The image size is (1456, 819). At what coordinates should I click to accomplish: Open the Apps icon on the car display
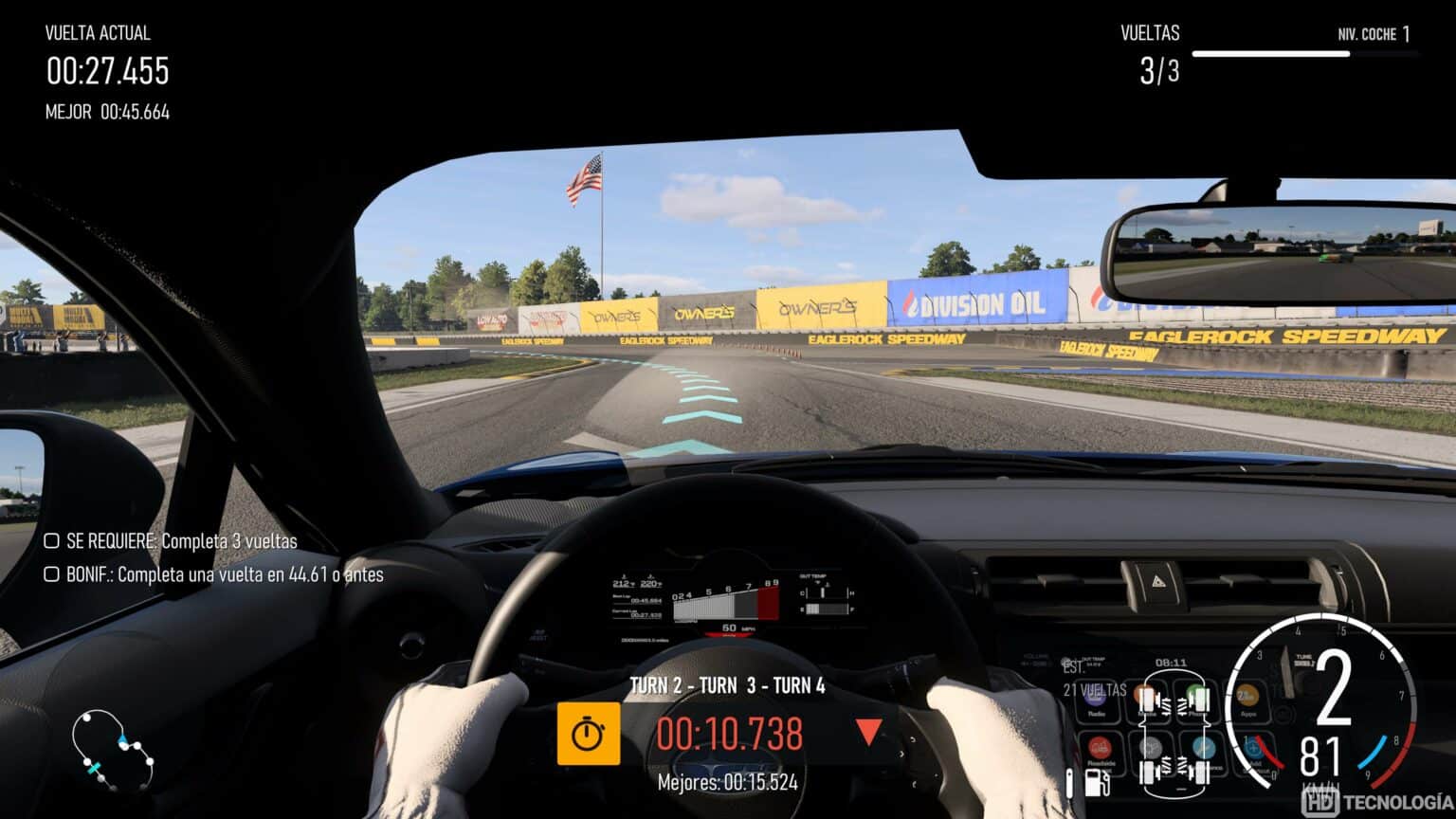pyautogui.click(x=1248, y=695)
